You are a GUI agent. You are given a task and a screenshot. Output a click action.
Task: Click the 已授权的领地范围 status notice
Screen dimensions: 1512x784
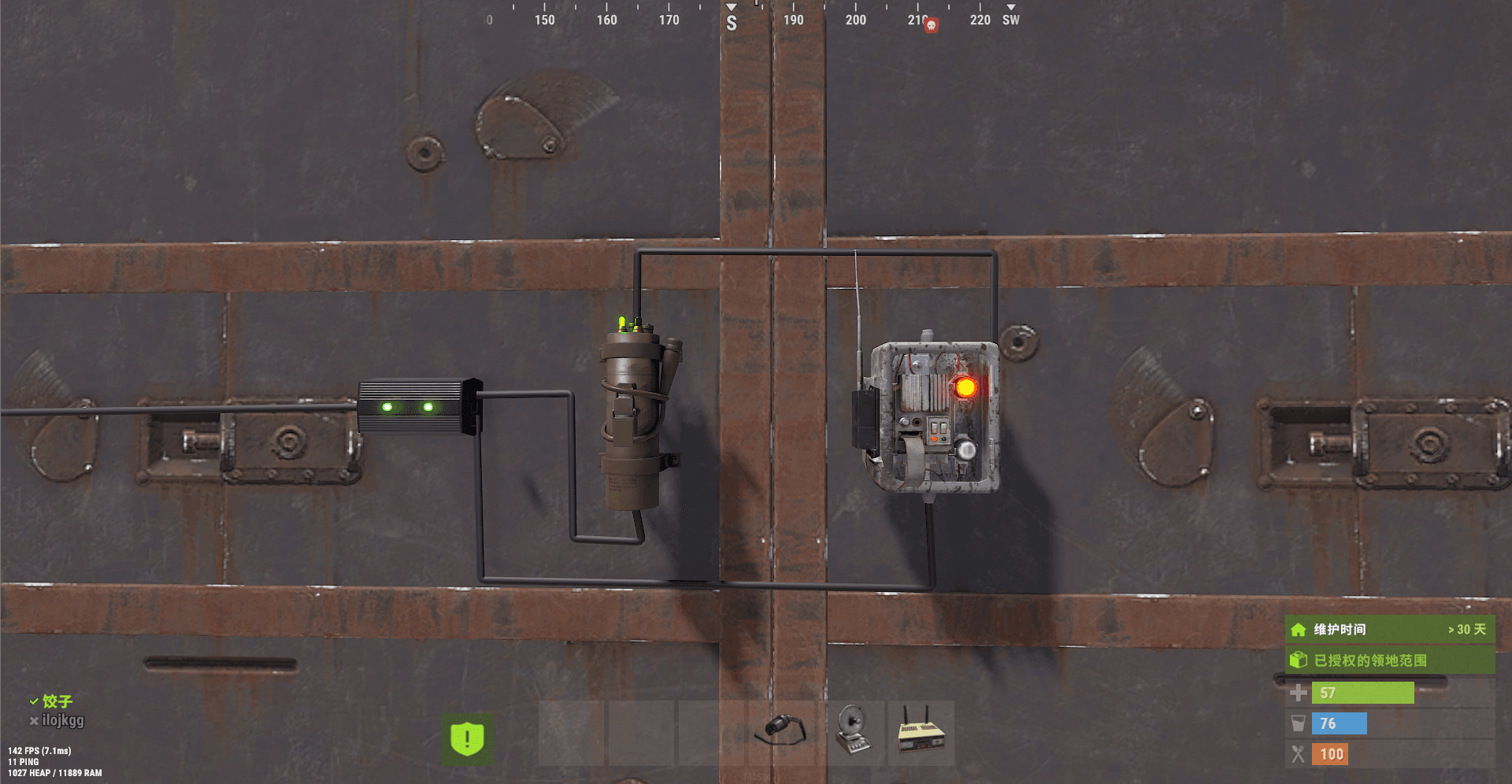pyautogui.click(x=1389, y=660)
